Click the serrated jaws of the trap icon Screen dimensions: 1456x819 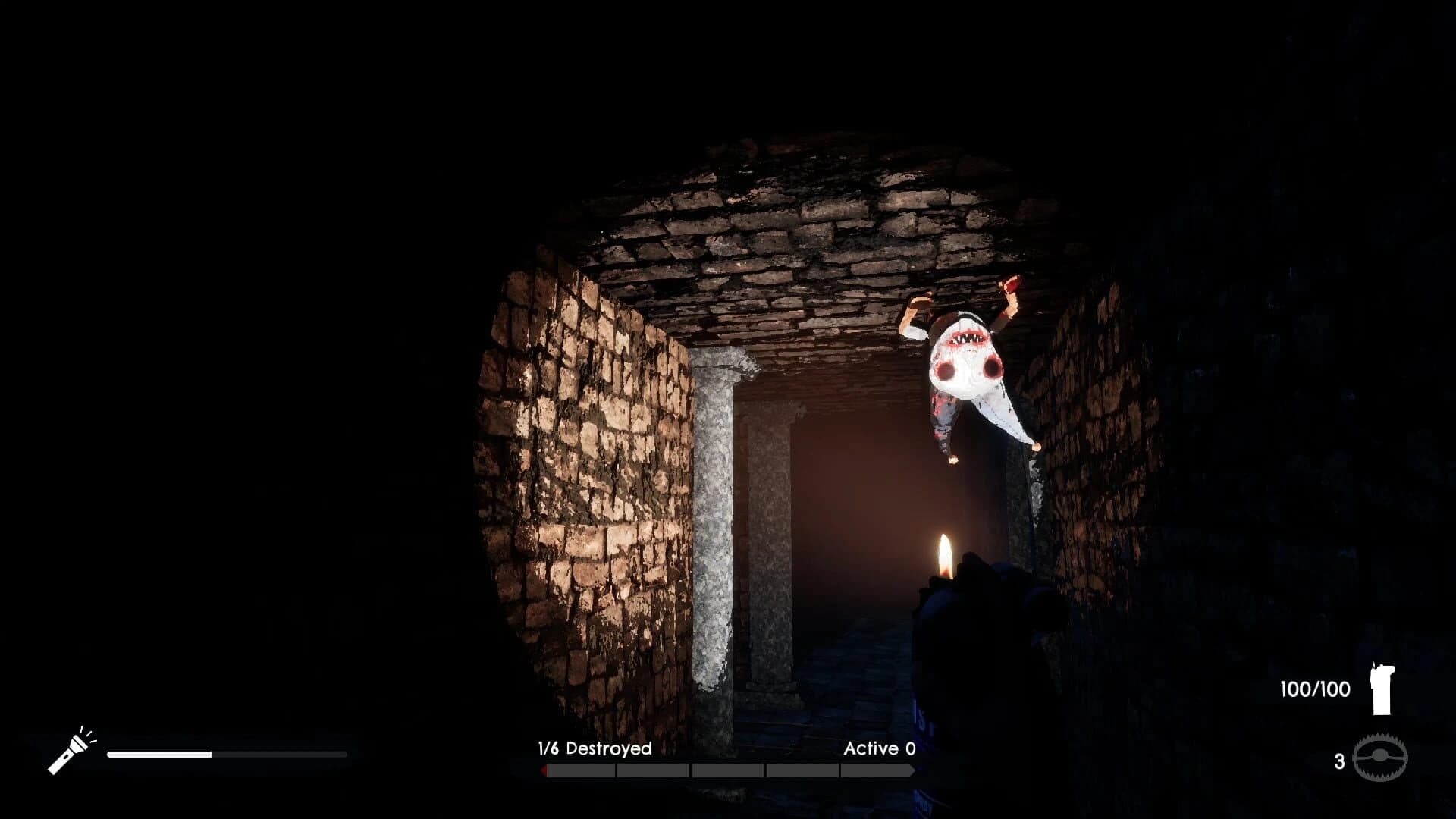coord(1380,737)
